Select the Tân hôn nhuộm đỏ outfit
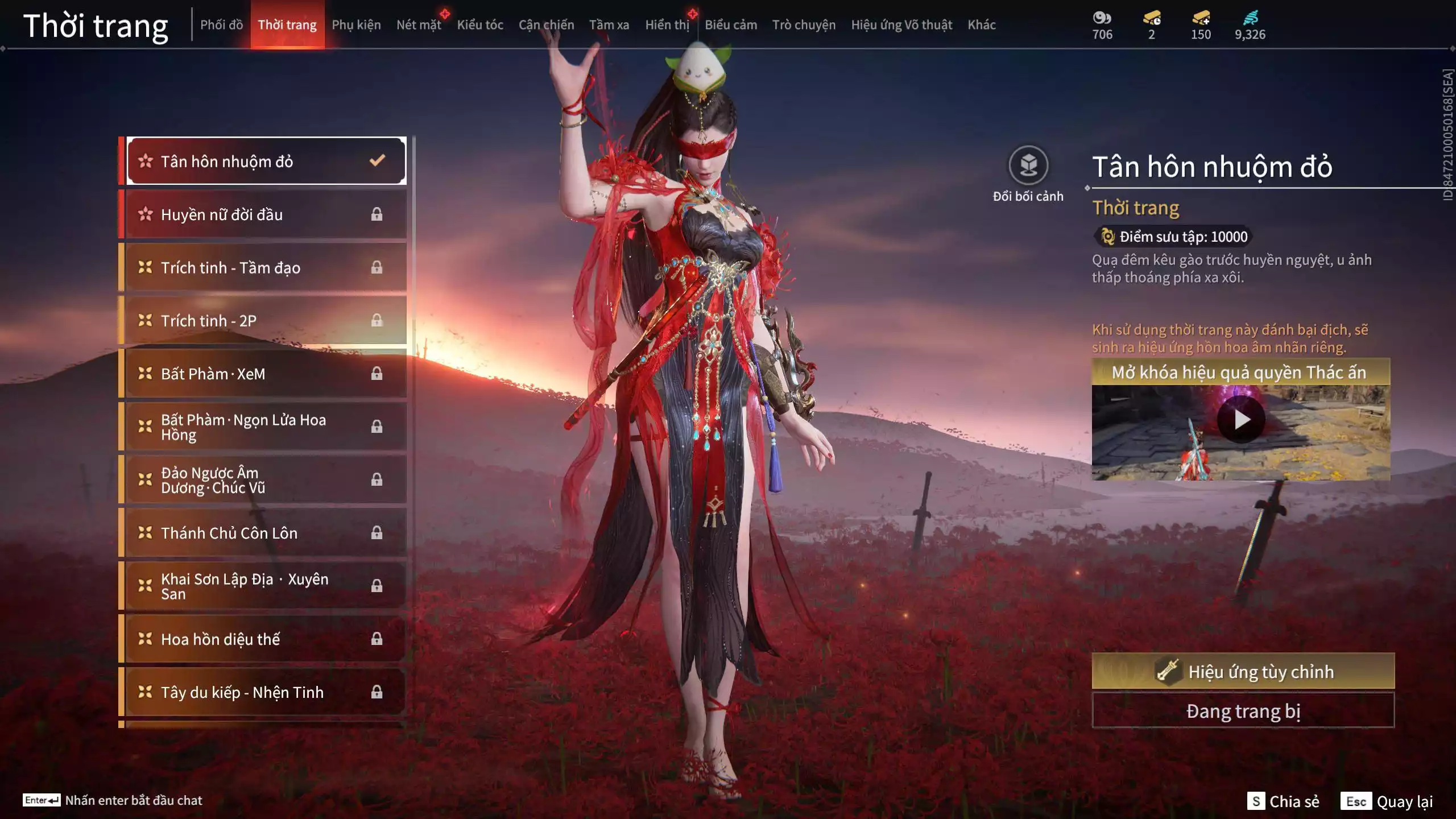Screen dimensions: 1456x819 pos(266,162)
